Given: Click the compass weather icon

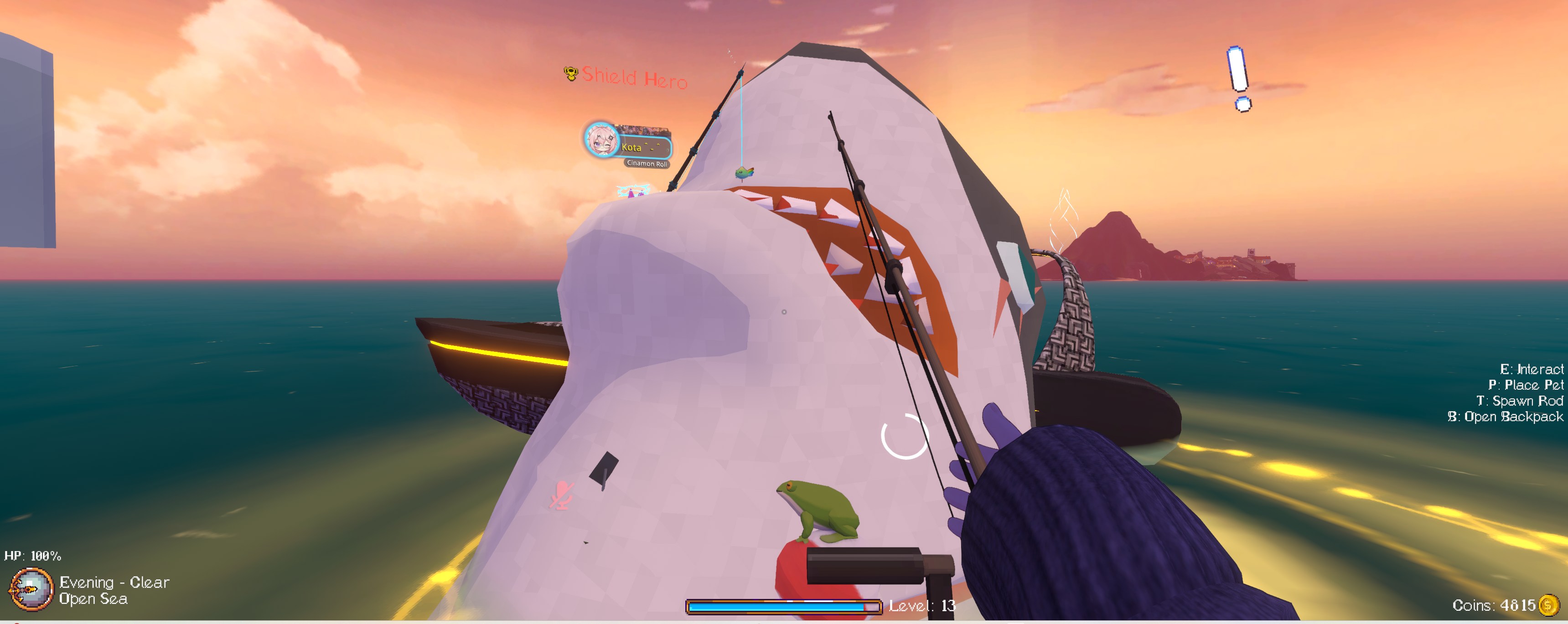Looking at the screenshot, I should click(31, 589).
